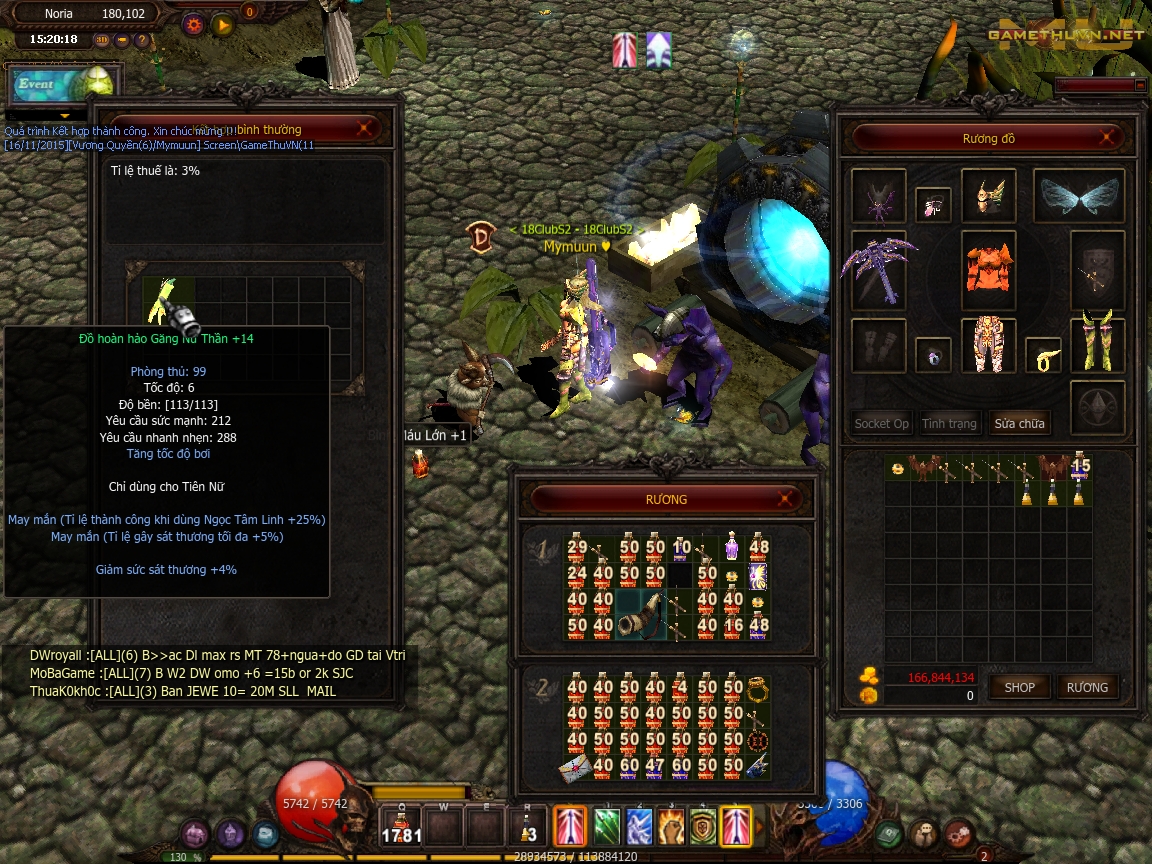Open the SHOP from the inventory
This screenshot has width=1152, height=864.
click(1020, 687)
